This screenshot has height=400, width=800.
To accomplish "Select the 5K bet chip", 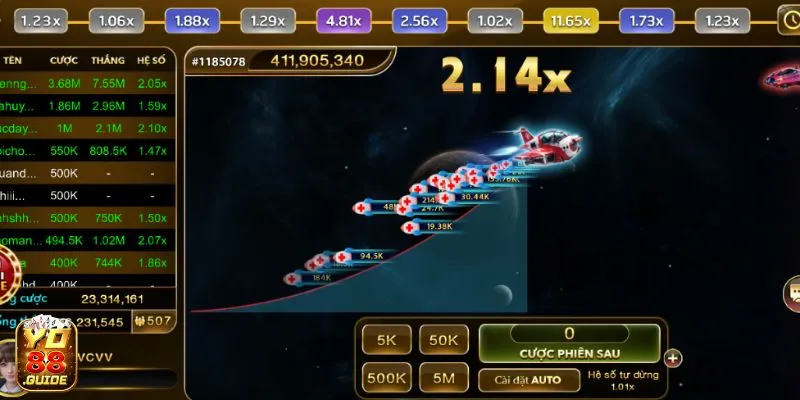I will pos(387,340).
